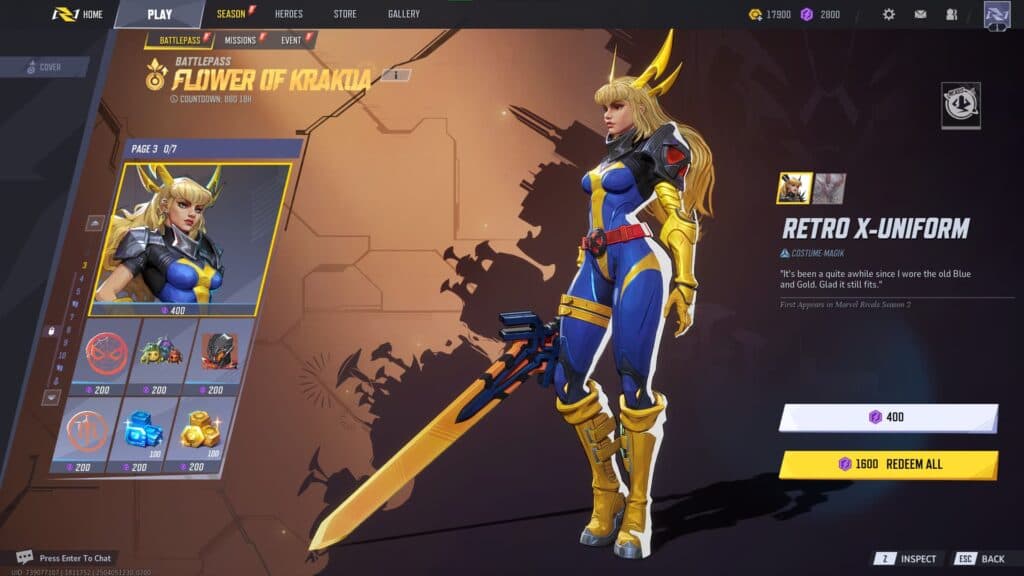Screen dimensions: 1024x576
Task: Select the Cover side tab
Action: click(x=44, y=67)
